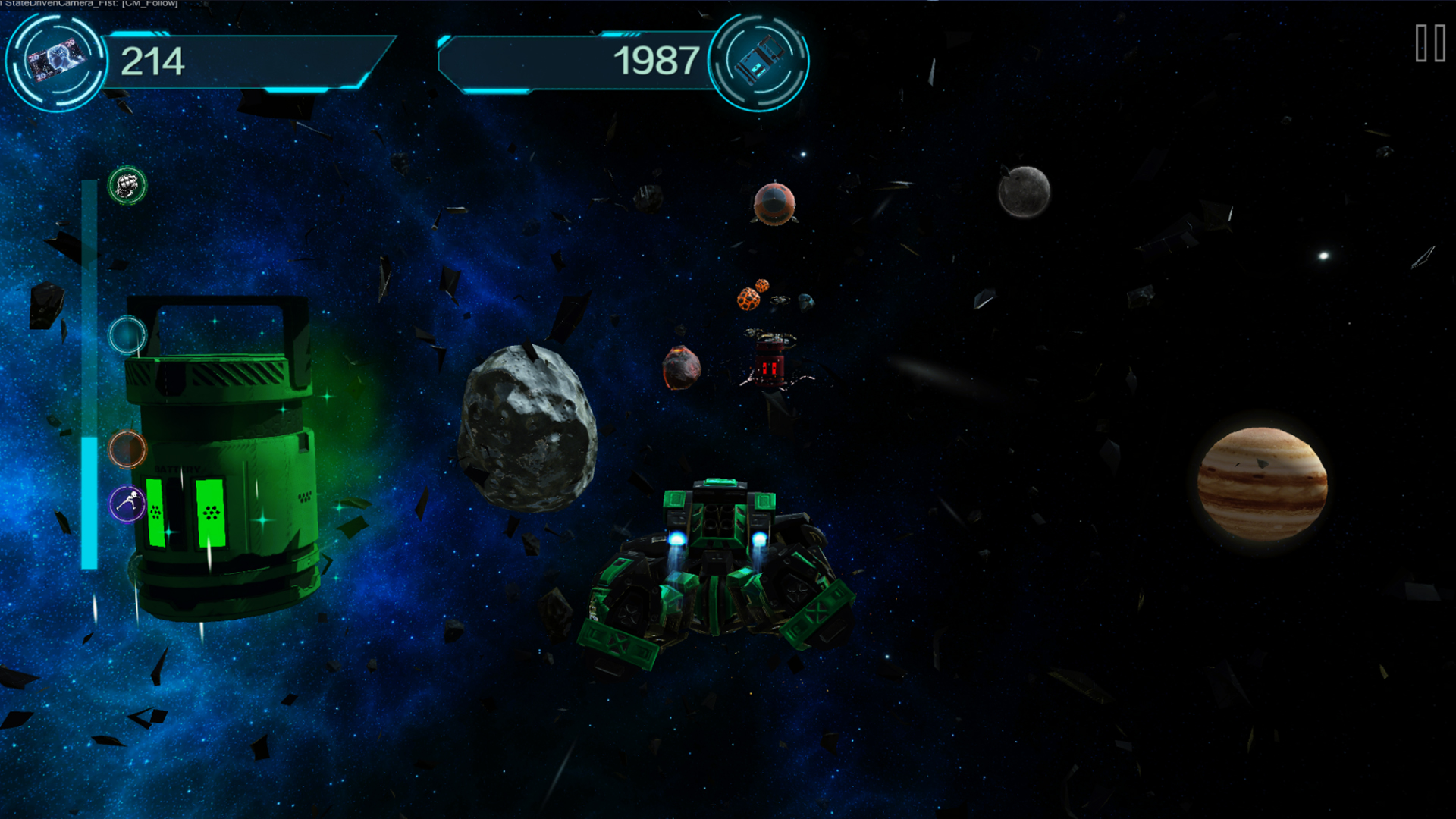Click the banknote currency icon
Screen dimensions: 1456x819
click(x=56, y=61)
